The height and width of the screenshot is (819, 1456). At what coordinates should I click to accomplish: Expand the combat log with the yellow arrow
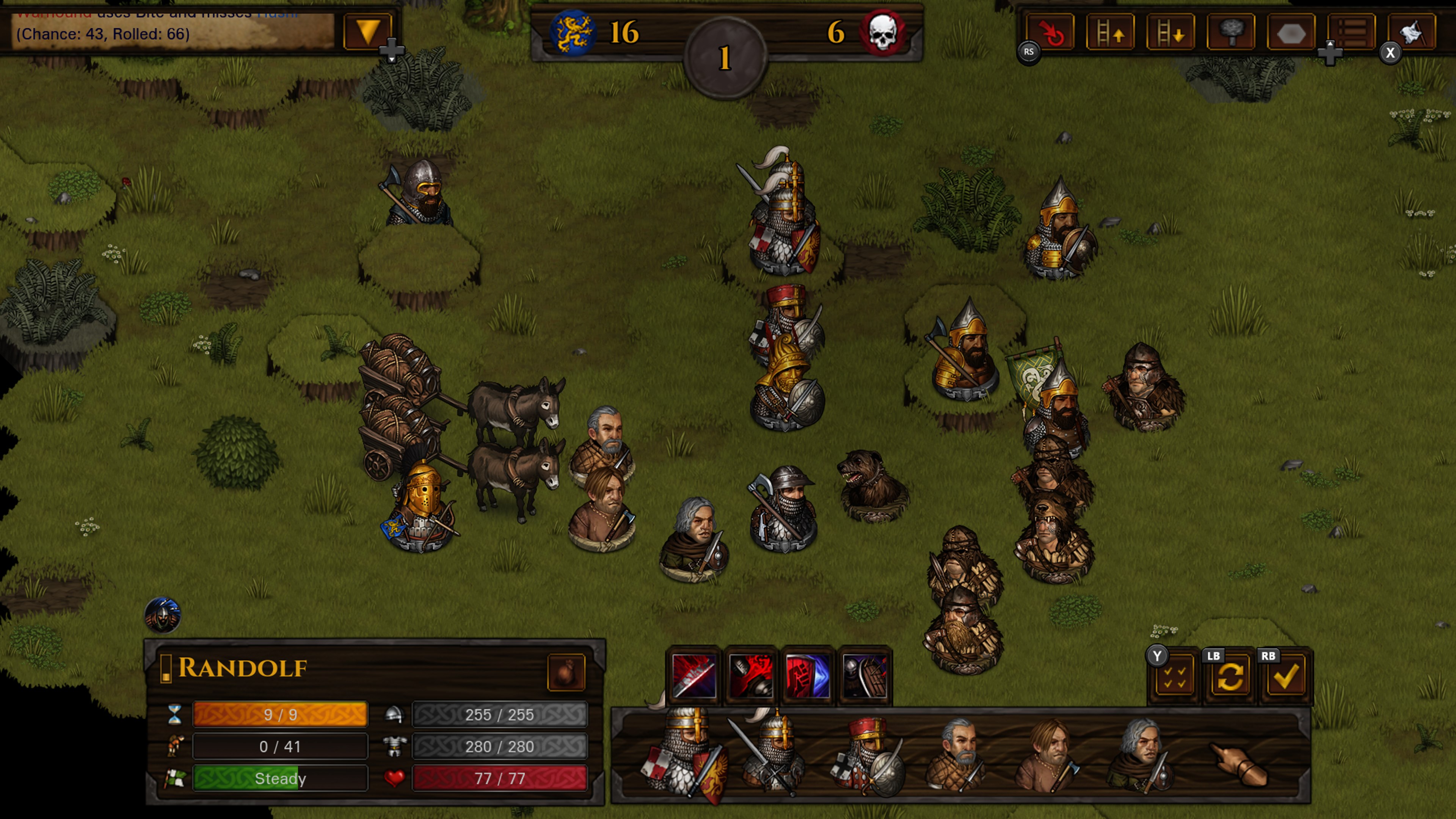(x=368, y=33)
